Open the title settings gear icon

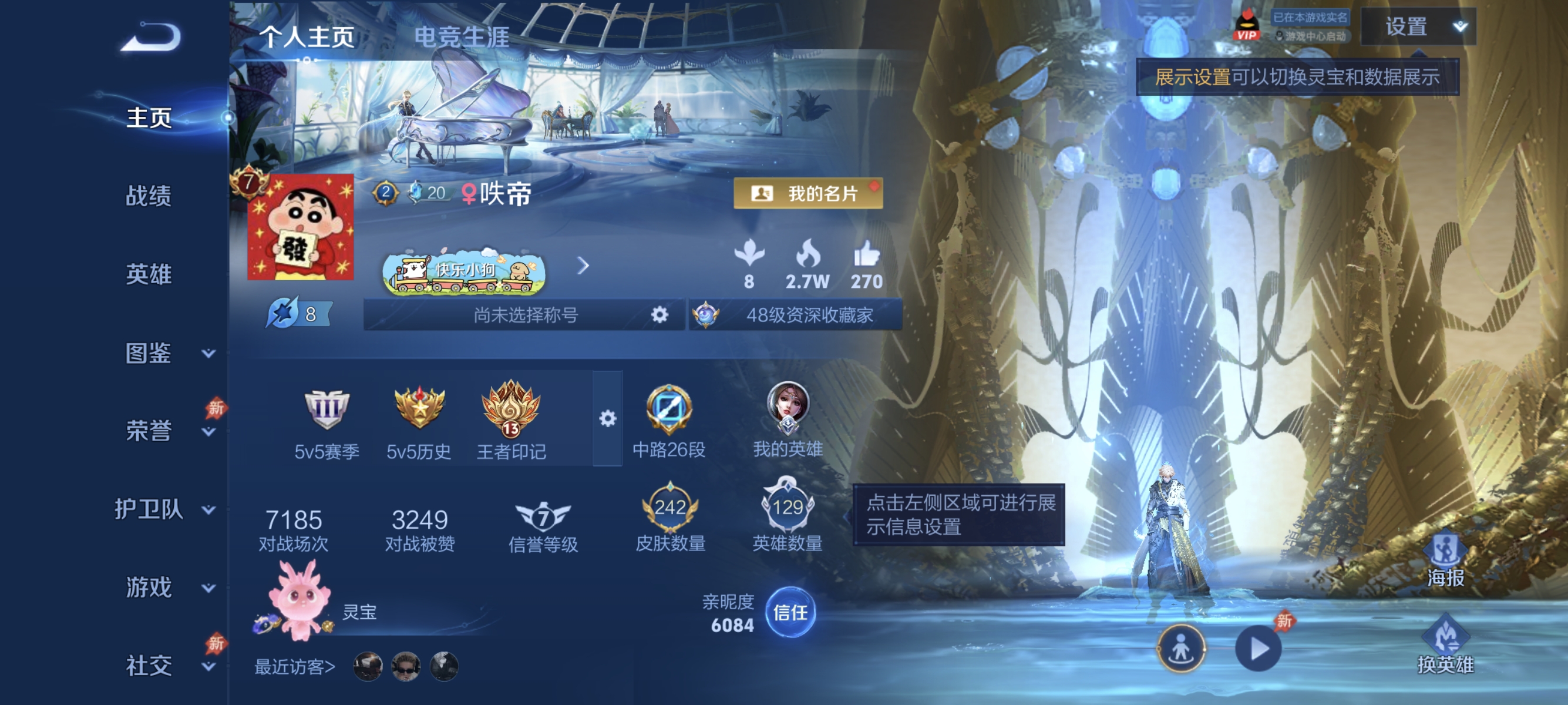(659, 314)
